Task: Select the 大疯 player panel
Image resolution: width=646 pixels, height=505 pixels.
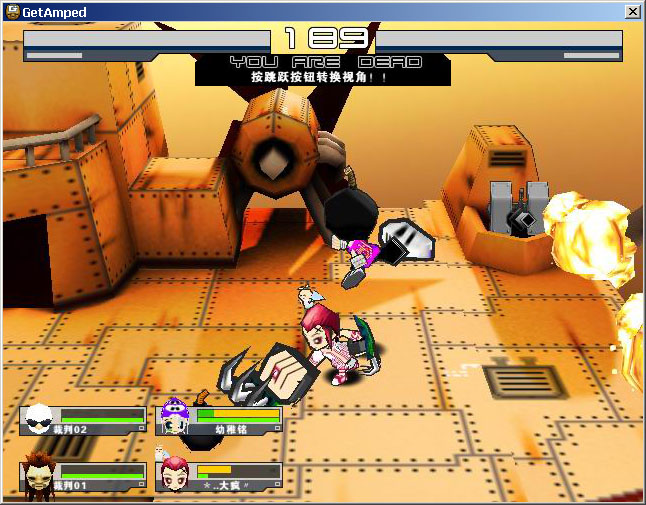Action: click(220, 476)
